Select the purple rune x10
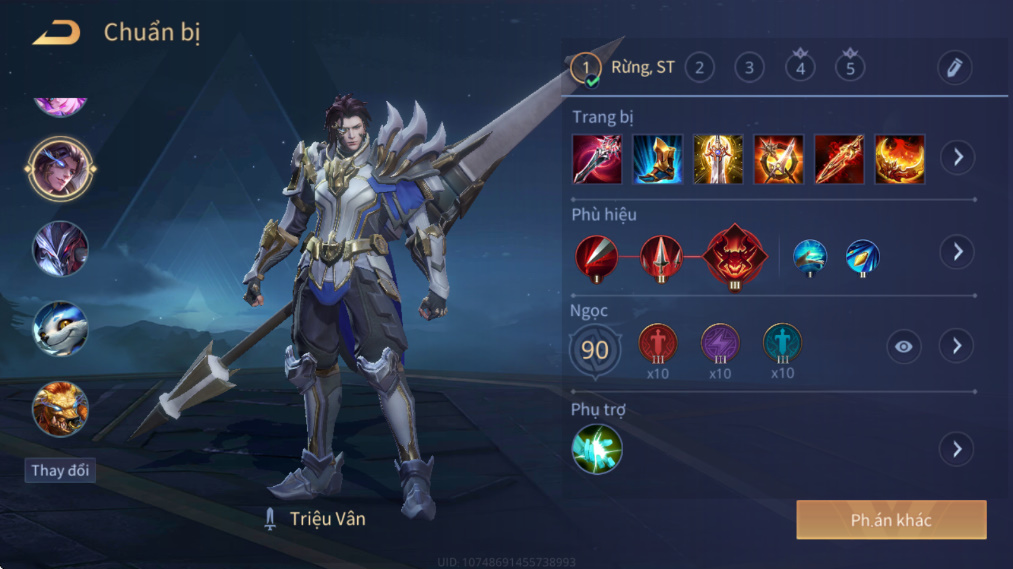This screenshot has height=569, width=1013. [x=720, y=343]
